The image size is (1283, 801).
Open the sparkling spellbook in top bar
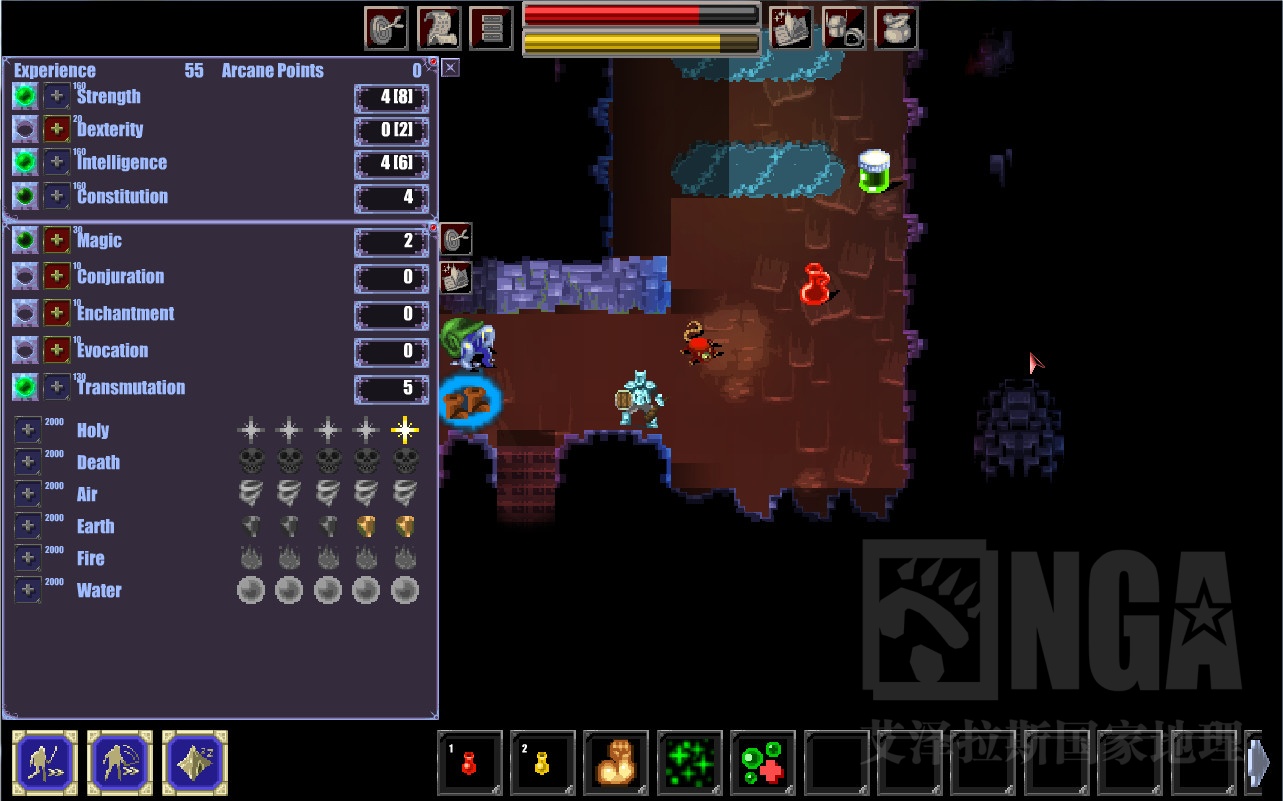point(790,28)
